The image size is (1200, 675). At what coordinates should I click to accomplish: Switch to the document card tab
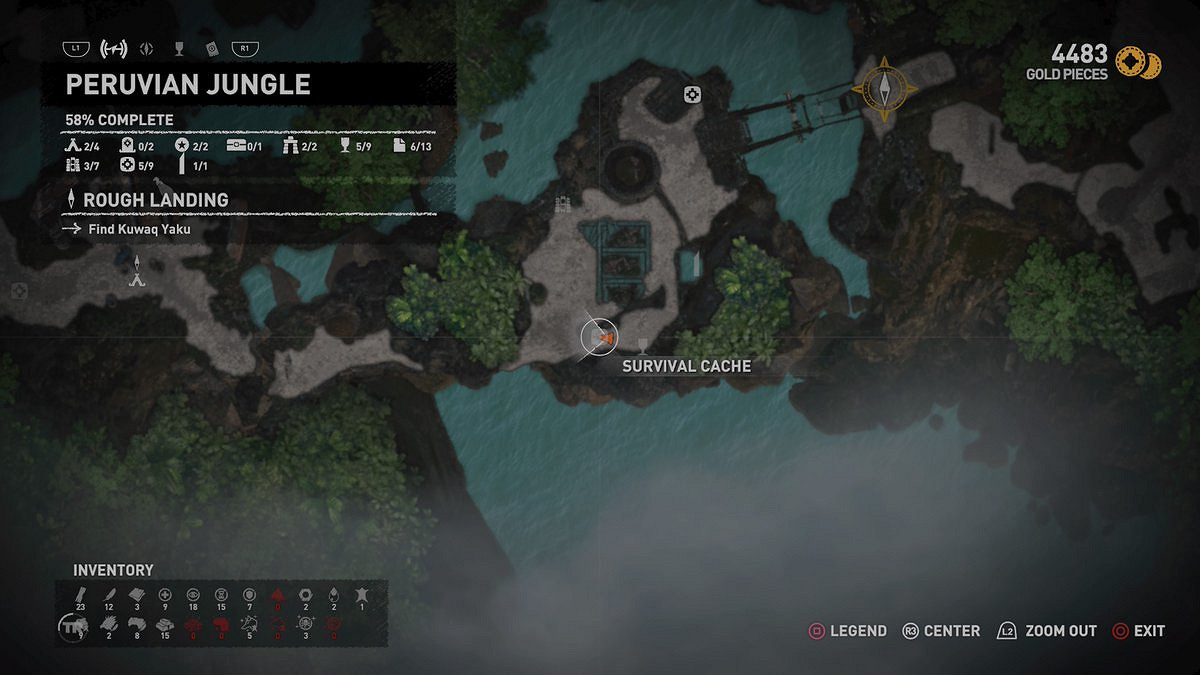(x=211, y=48)
